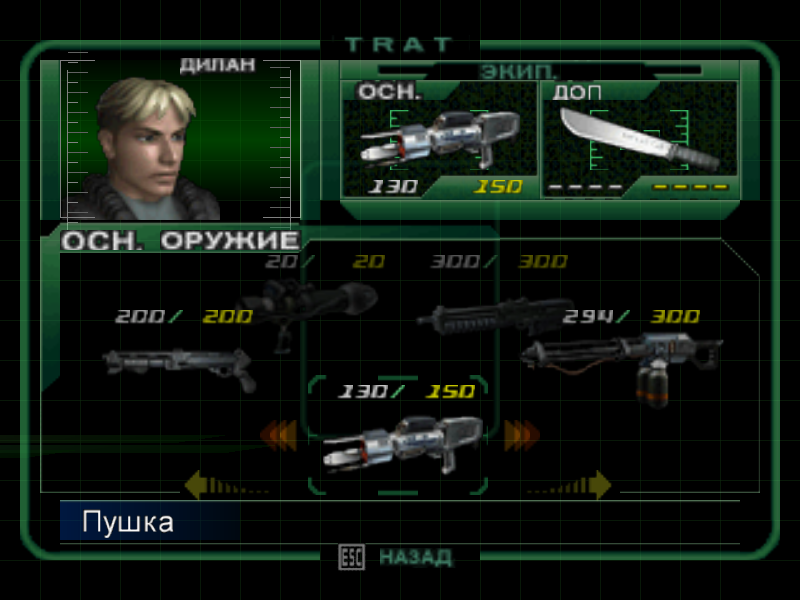Select the secondary knife equipment slot
This screenshot has height=600, width=800.
coord(639,140)
